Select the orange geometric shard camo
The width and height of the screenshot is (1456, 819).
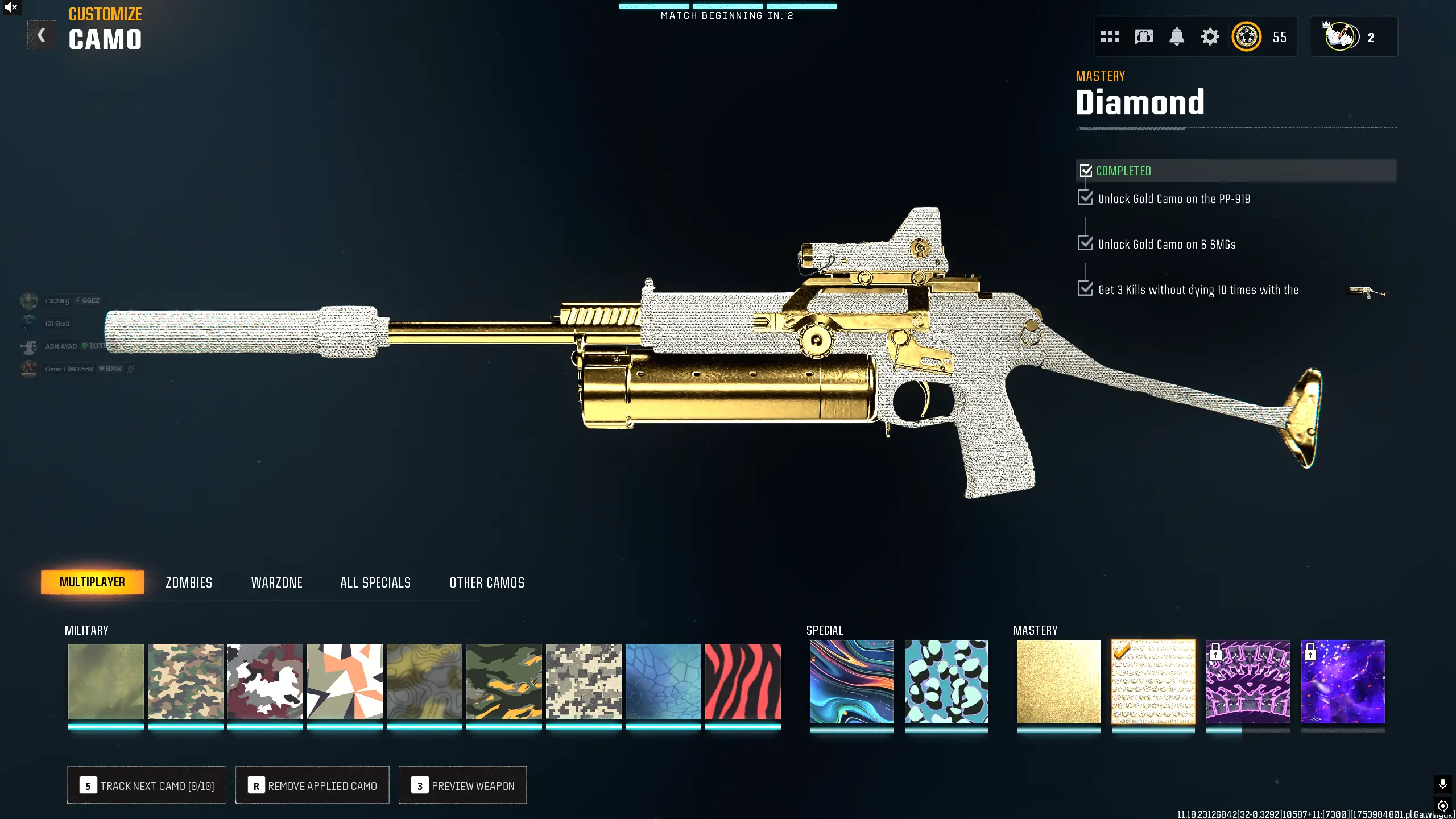pos(345,681)
